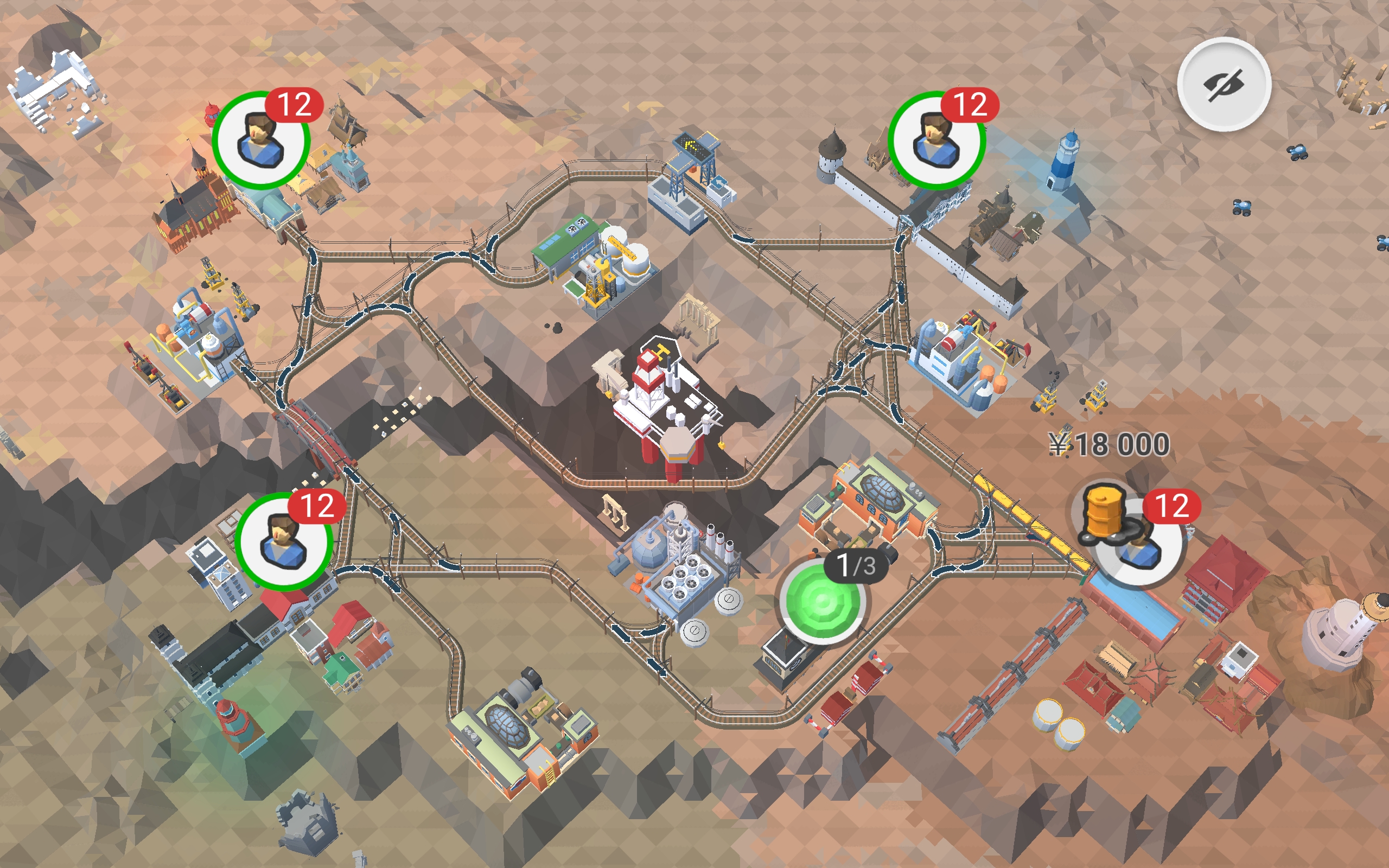Screen dimensions: 1389x868
Task: Choose the passenger marker beside the orange cathedral
Action: tap(261, 140)
